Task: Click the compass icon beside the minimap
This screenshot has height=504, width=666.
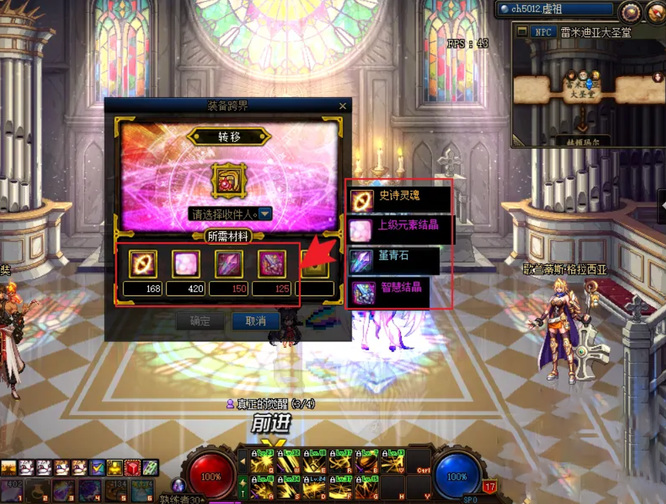Action: (657, 10)
